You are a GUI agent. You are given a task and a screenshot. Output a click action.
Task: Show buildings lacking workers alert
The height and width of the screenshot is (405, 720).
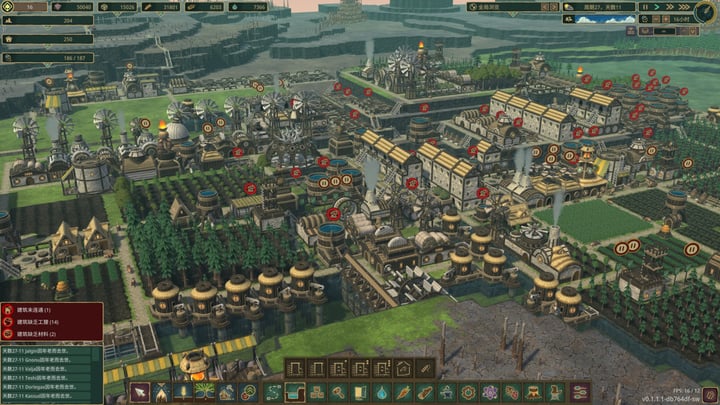50,323
